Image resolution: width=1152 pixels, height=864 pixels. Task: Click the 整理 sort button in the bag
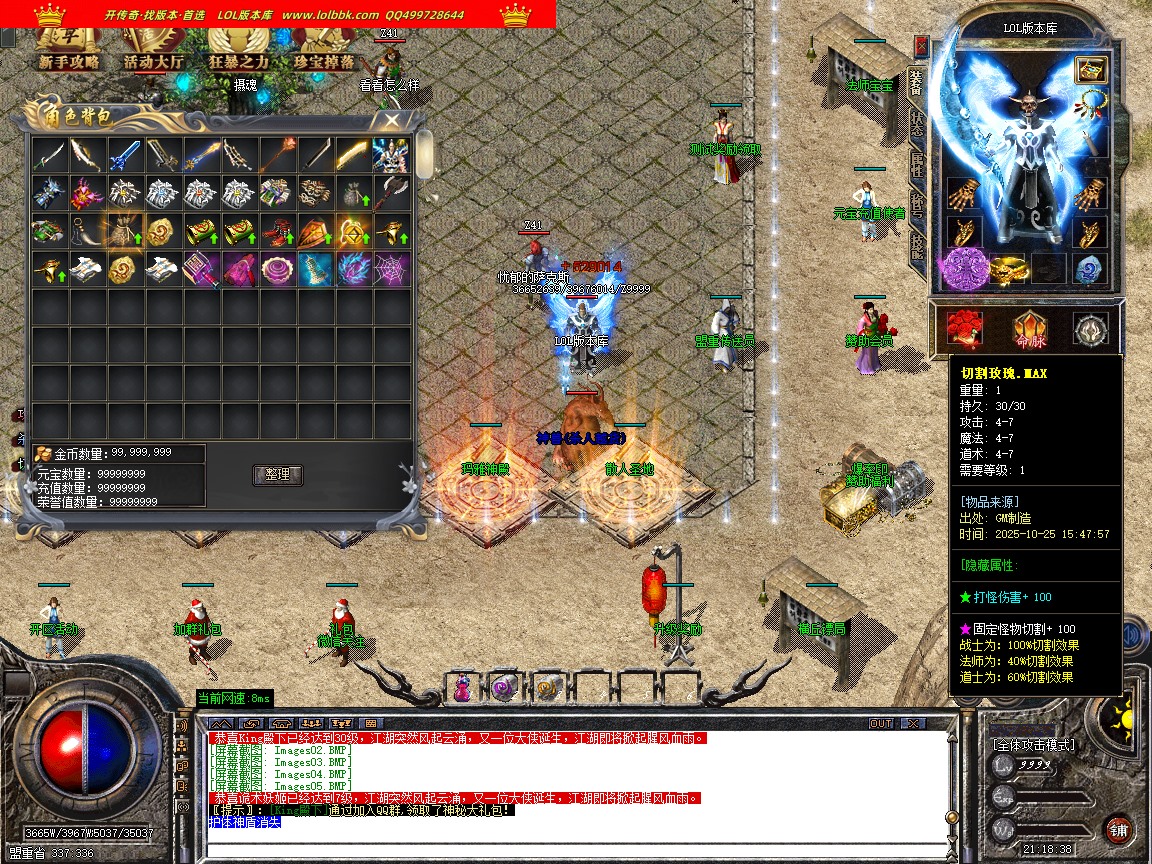[278, 474]
